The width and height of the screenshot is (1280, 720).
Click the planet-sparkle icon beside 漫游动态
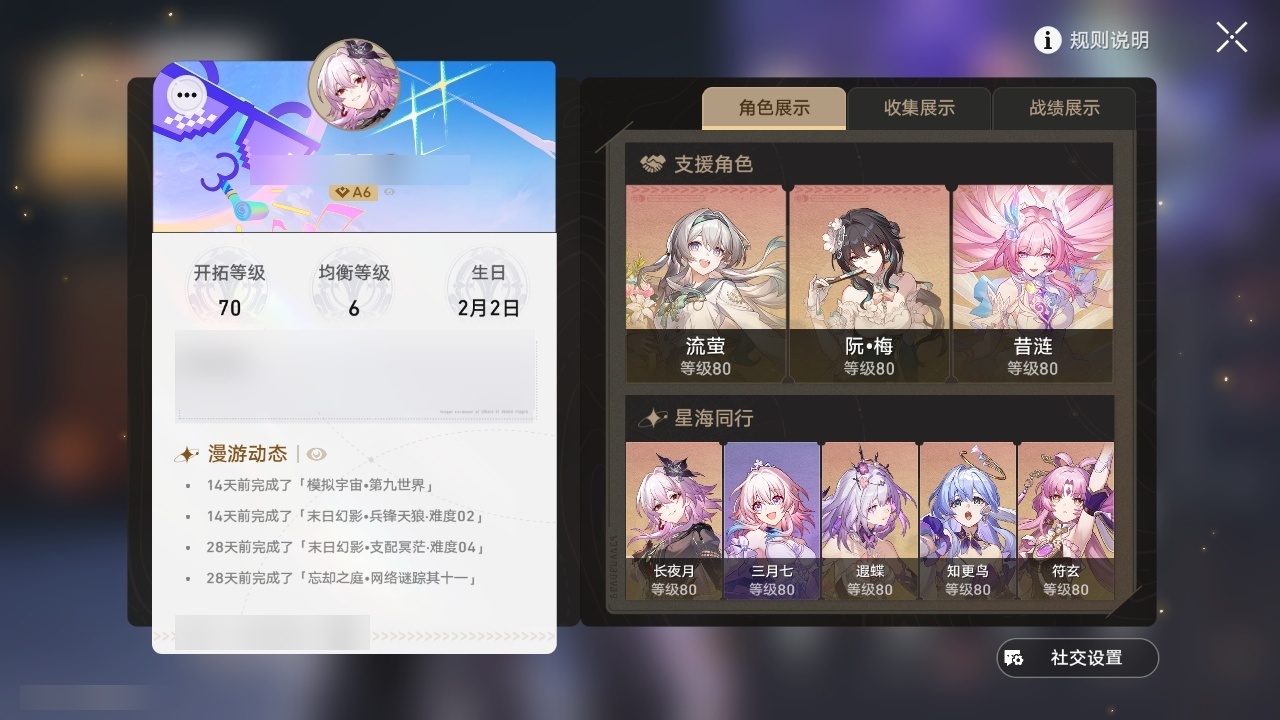pyautogui.click(x=186, y=453)
